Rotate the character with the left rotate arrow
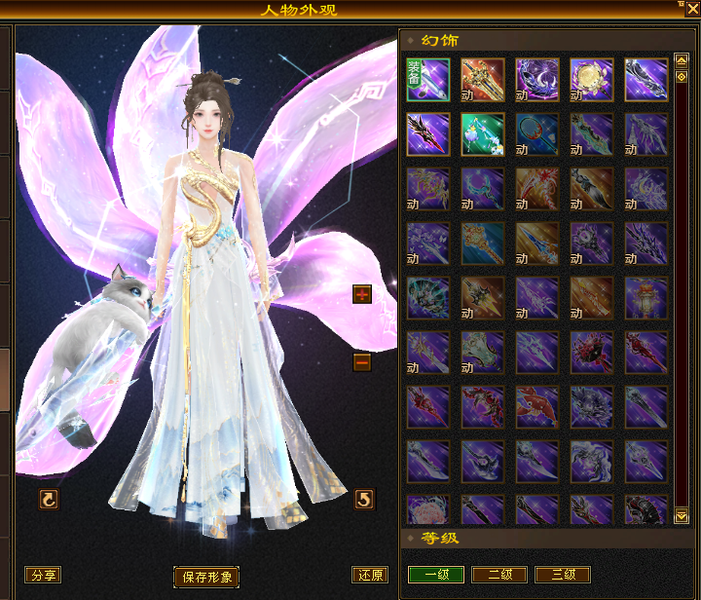The image size is (701, 600). tap(48, 498)
